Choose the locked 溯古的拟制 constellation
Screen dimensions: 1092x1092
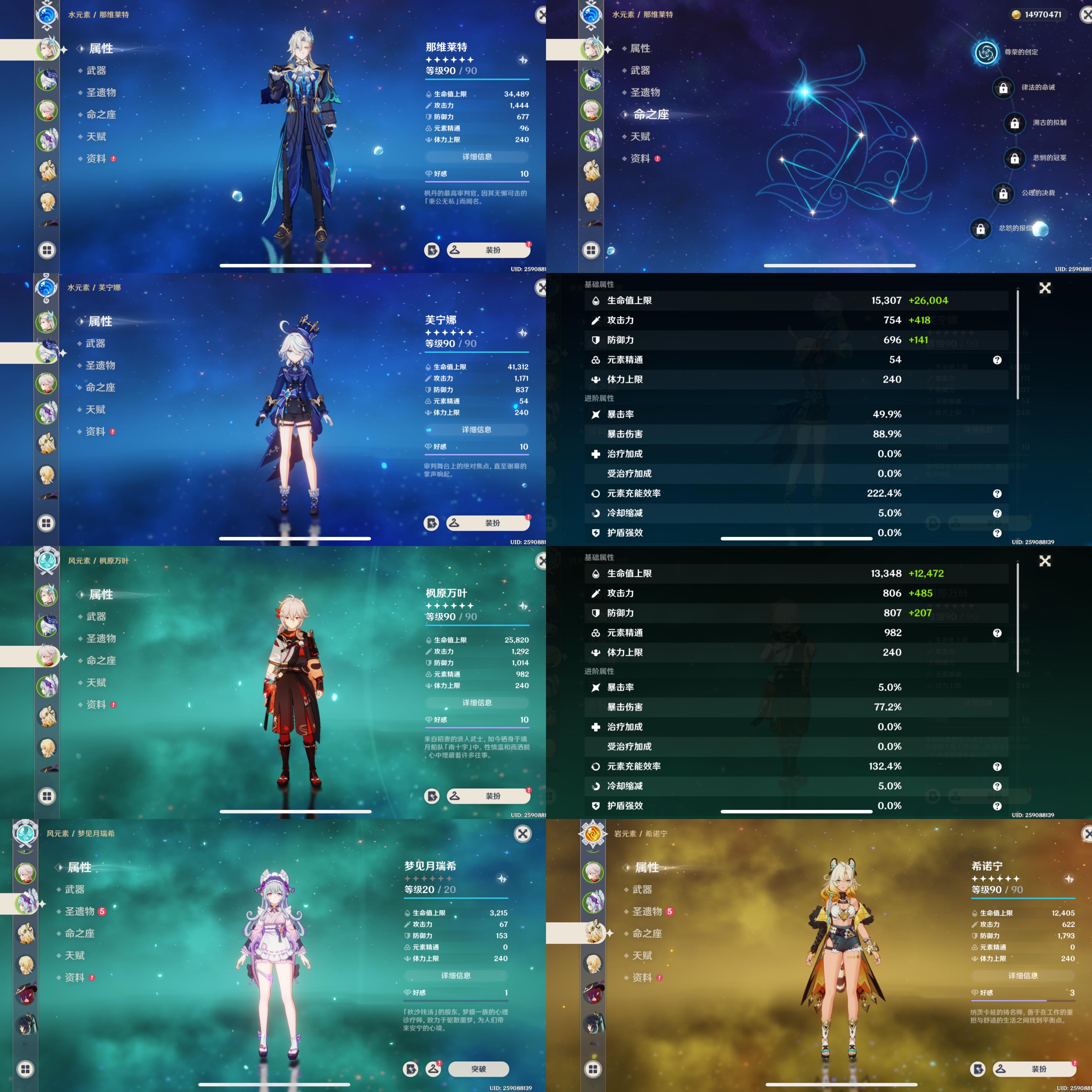click(x=1015, y=123)
